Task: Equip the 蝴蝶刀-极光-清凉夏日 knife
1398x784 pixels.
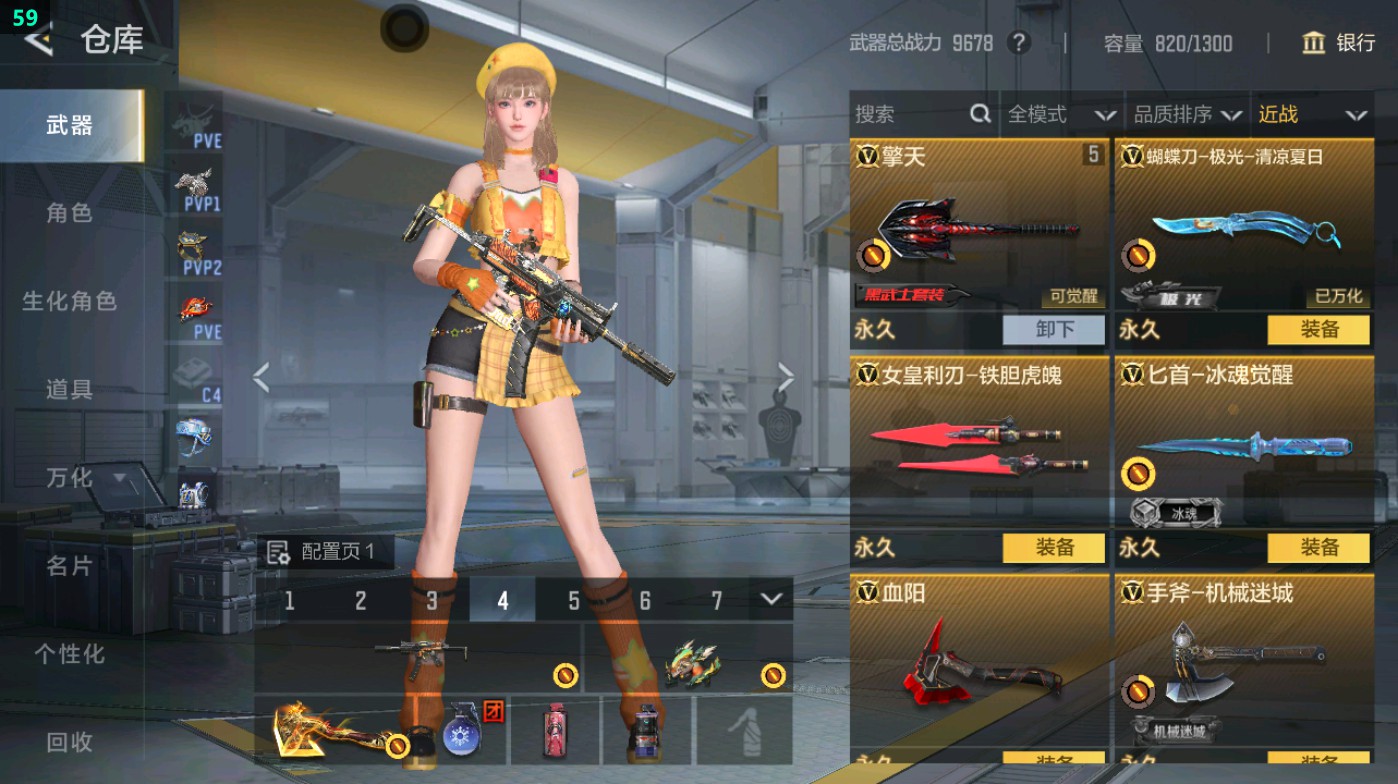Action: tap(1318, 329)
